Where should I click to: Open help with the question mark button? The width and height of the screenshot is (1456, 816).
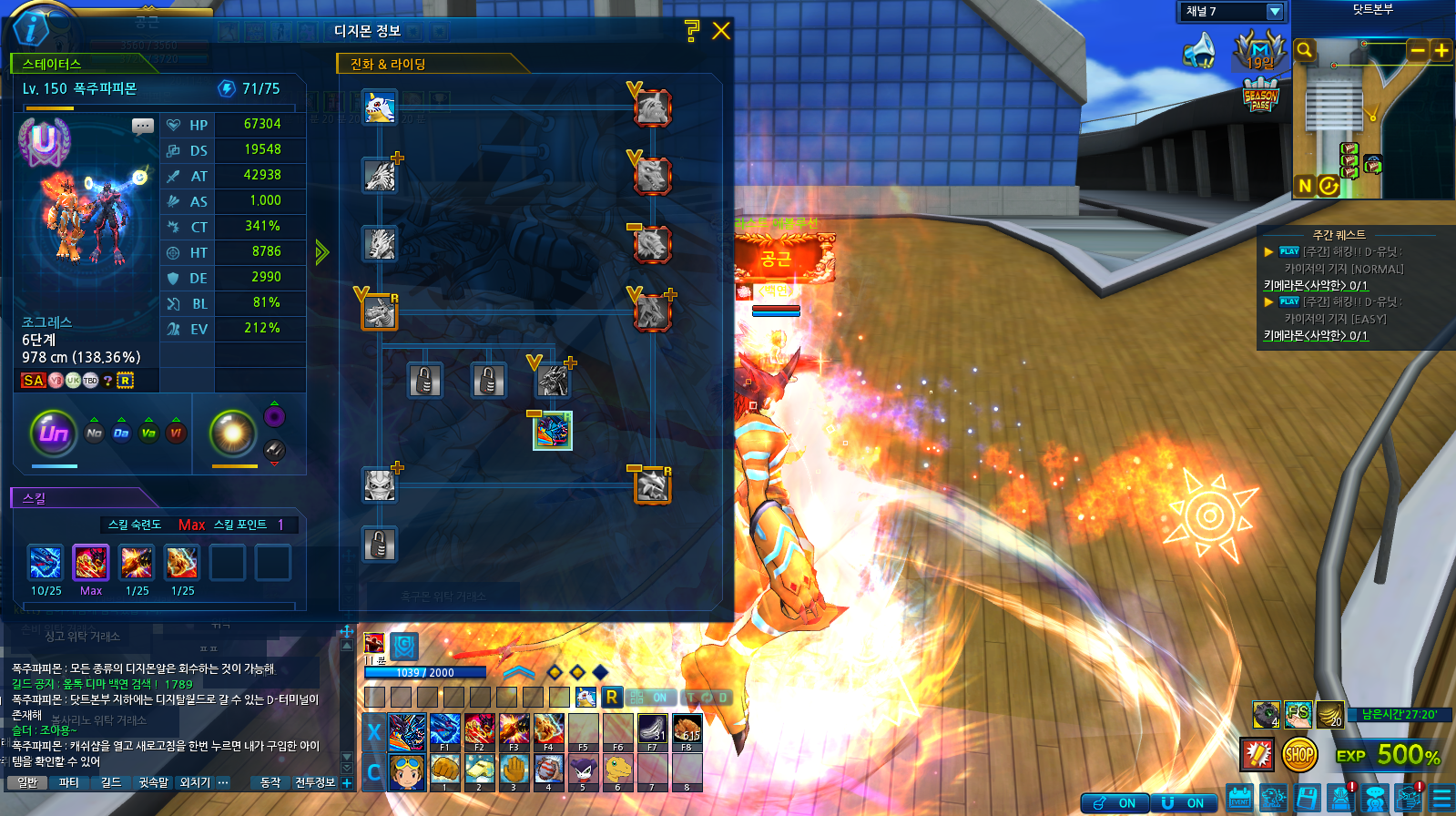tap(692, 31)
